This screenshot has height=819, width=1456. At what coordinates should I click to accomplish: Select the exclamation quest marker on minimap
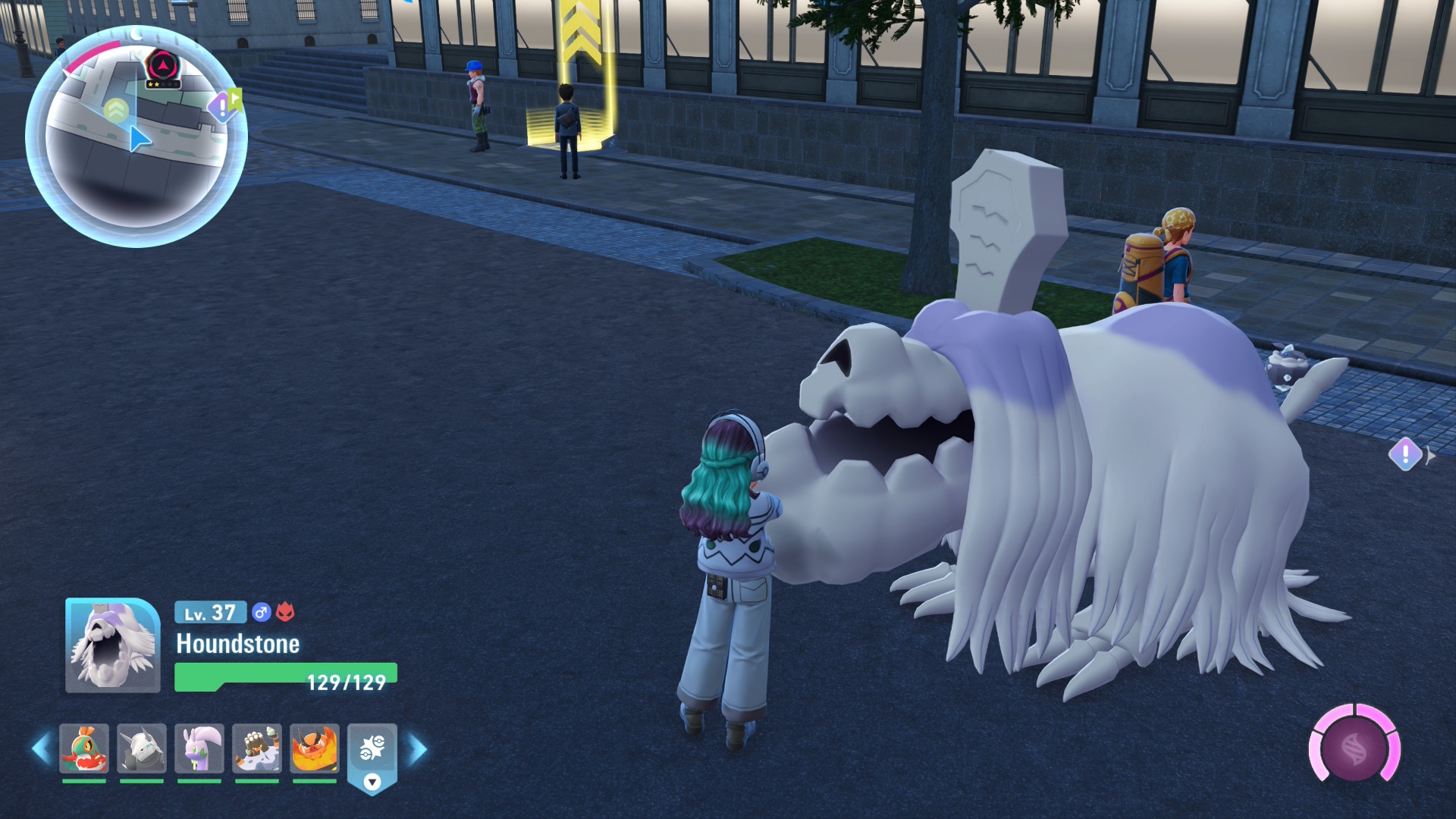[x=221, y=107]
